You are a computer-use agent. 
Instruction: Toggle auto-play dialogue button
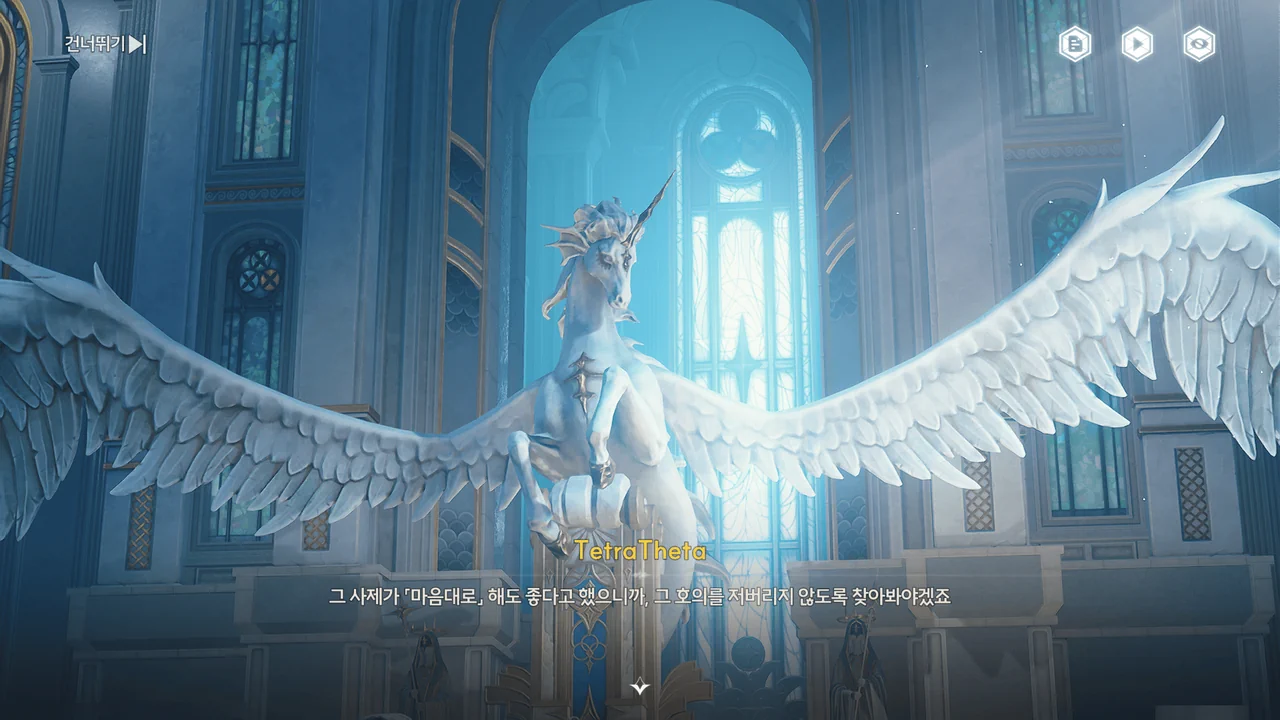coord(1137,44)
